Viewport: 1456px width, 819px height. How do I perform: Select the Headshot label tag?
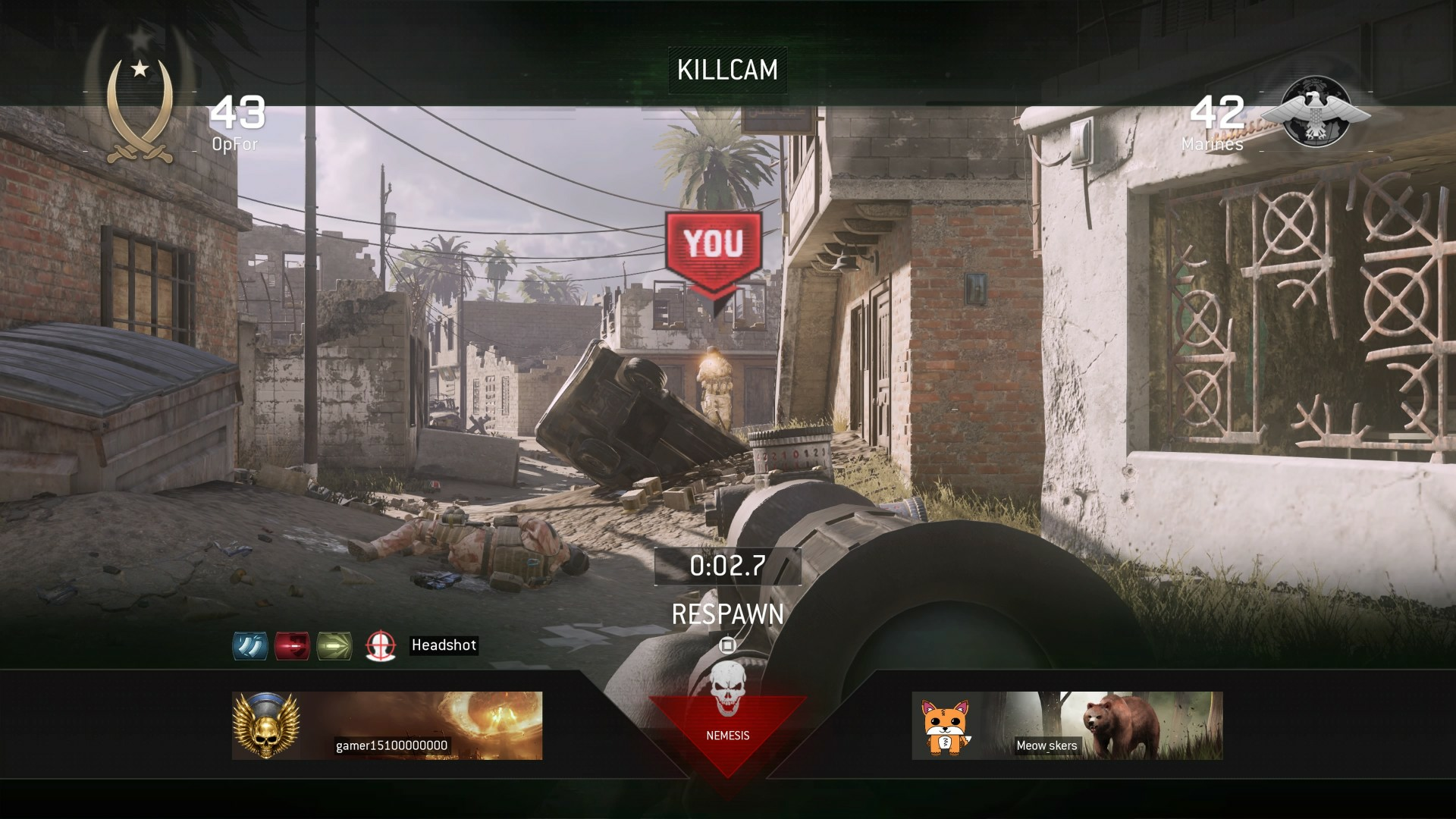click(x=444, y=645)
